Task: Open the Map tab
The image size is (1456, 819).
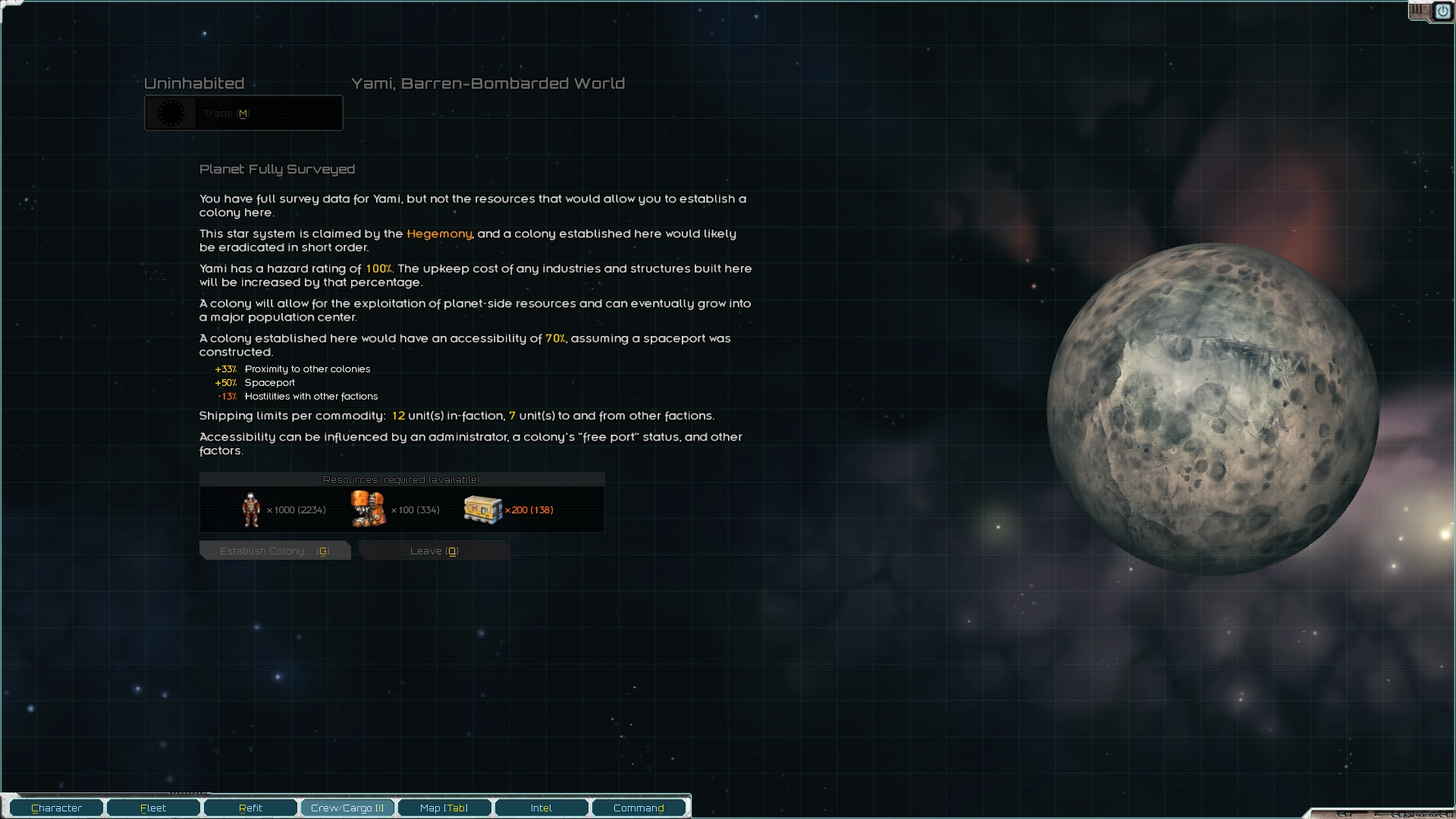Action: (x=444, y=808)
